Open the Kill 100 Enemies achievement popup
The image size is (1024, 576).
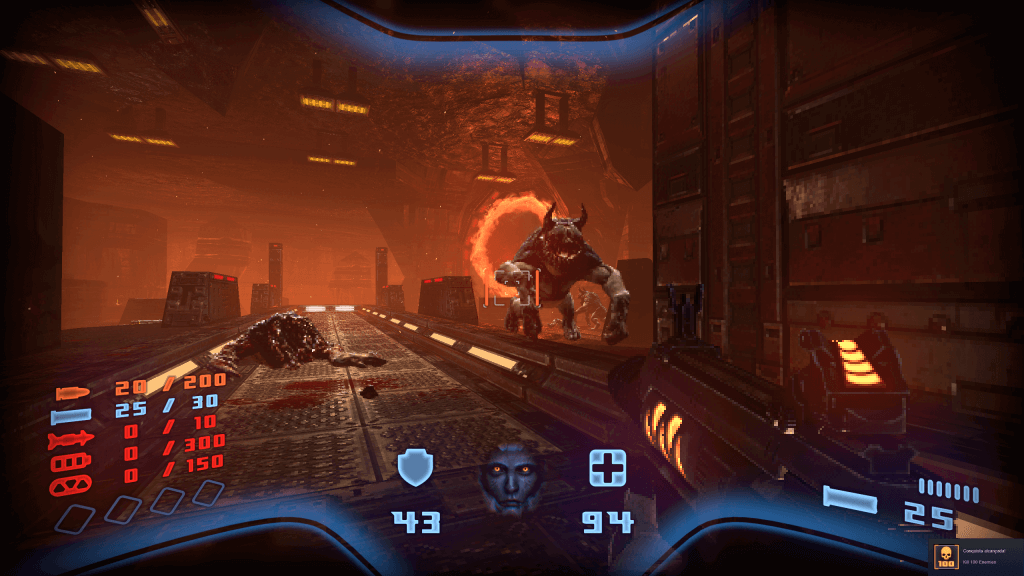click(975, 557)
